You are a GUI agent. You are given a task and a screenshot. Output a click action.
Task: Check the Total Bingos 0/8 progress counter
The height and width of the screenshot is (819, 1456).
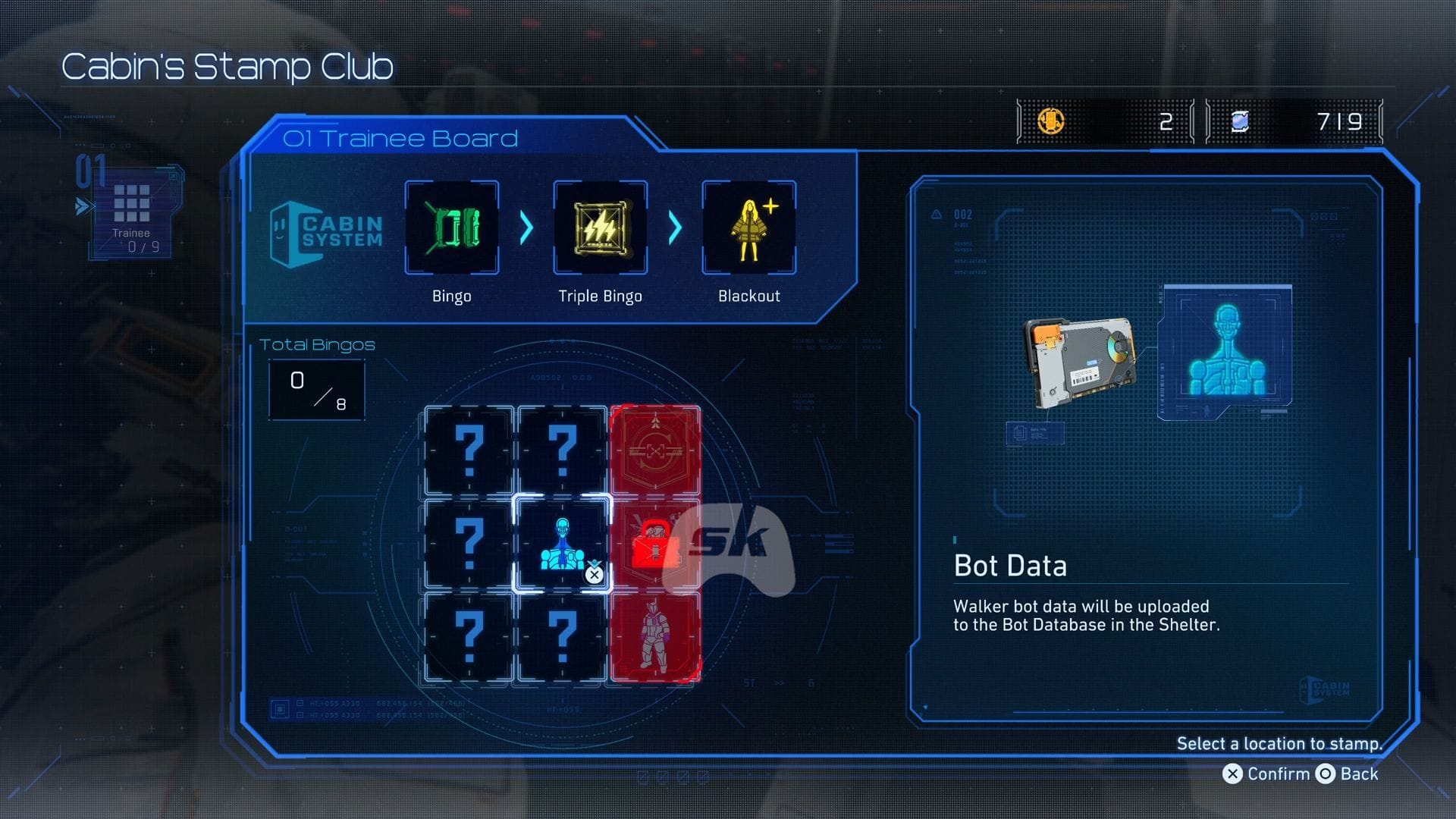[x=318, y=389]
